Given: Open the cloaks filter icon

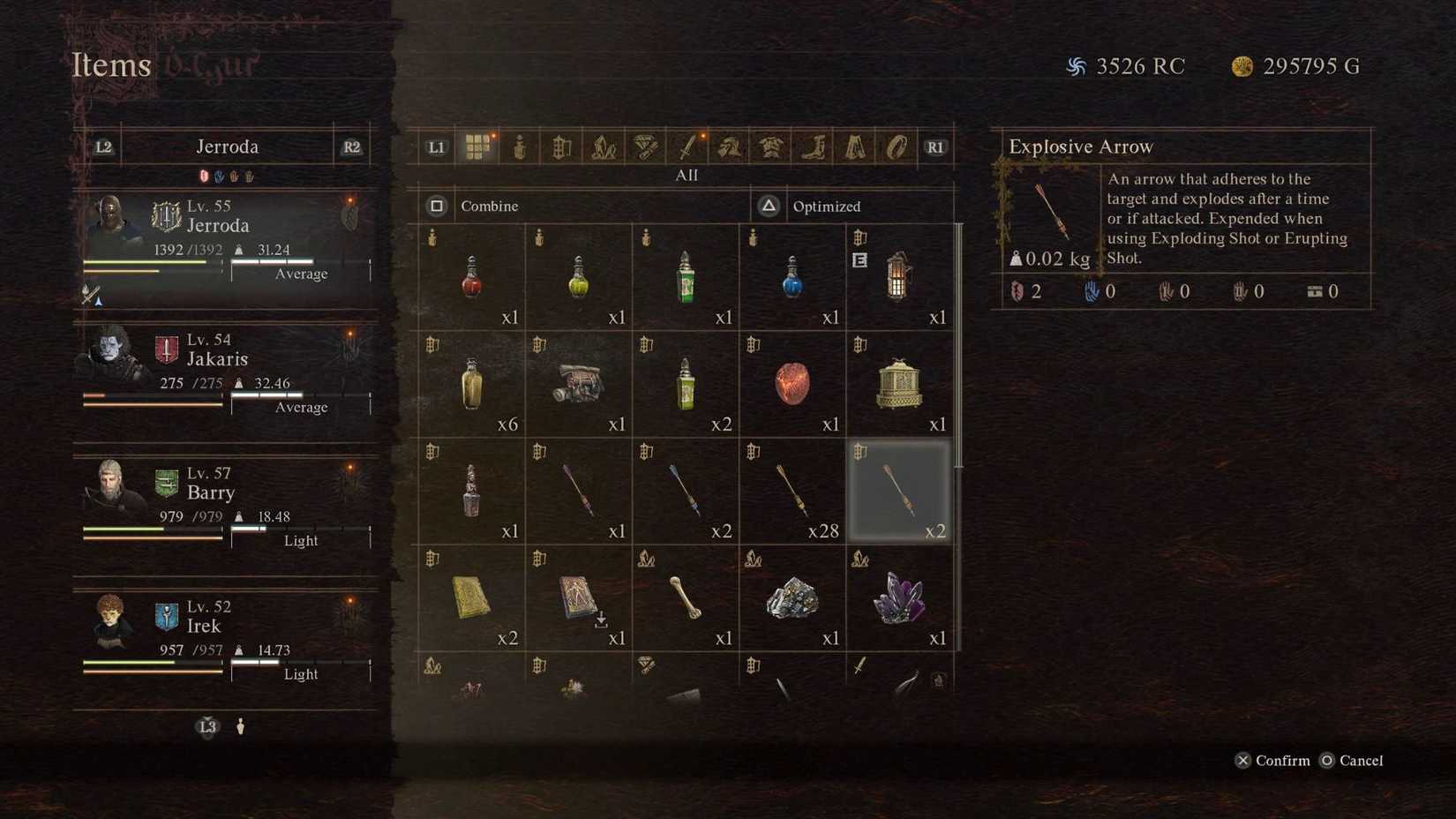Looking at the screenshot, I should point(852,147).
